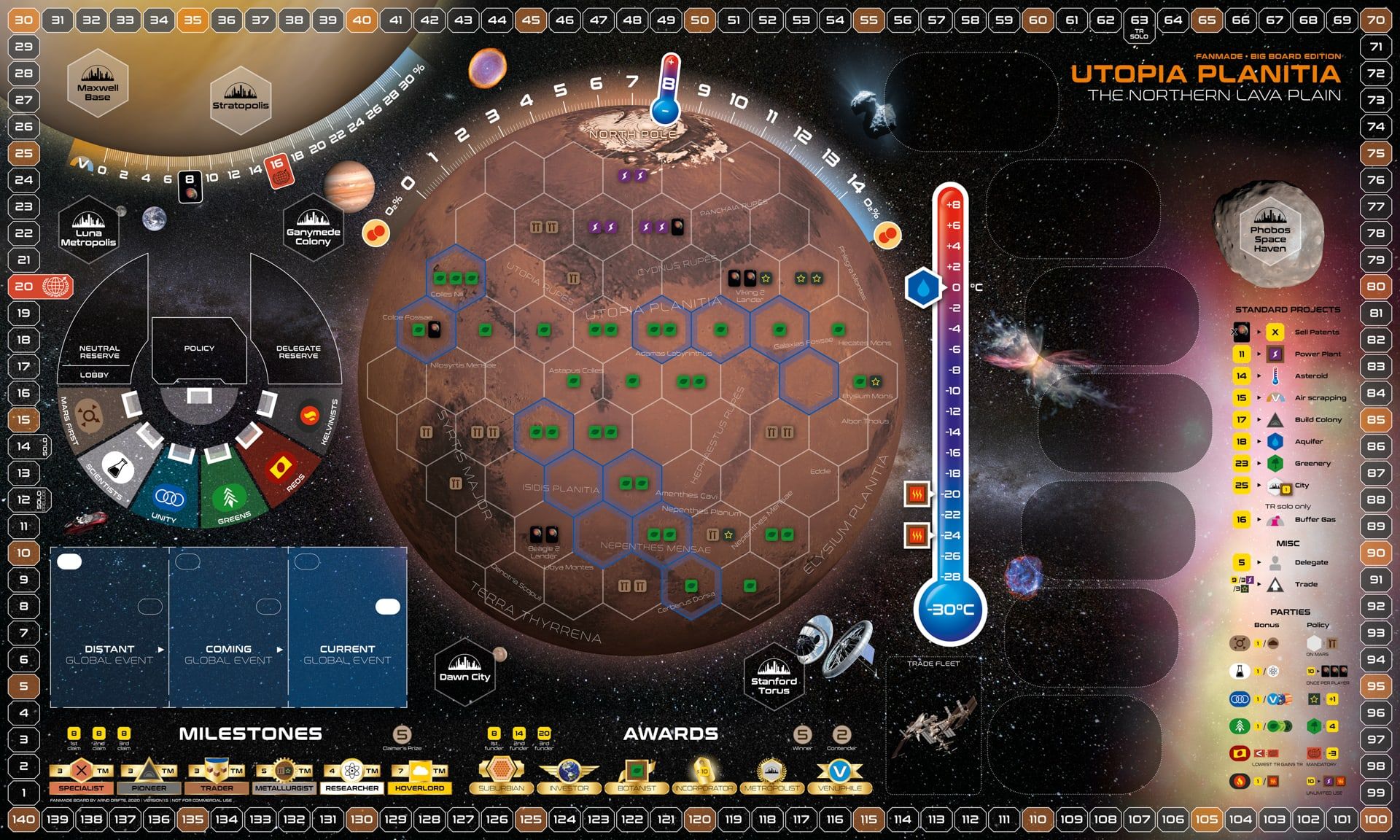Select the Pioneer milestone badge
This screenshot has height=840, width=1400.
(149, 776)
